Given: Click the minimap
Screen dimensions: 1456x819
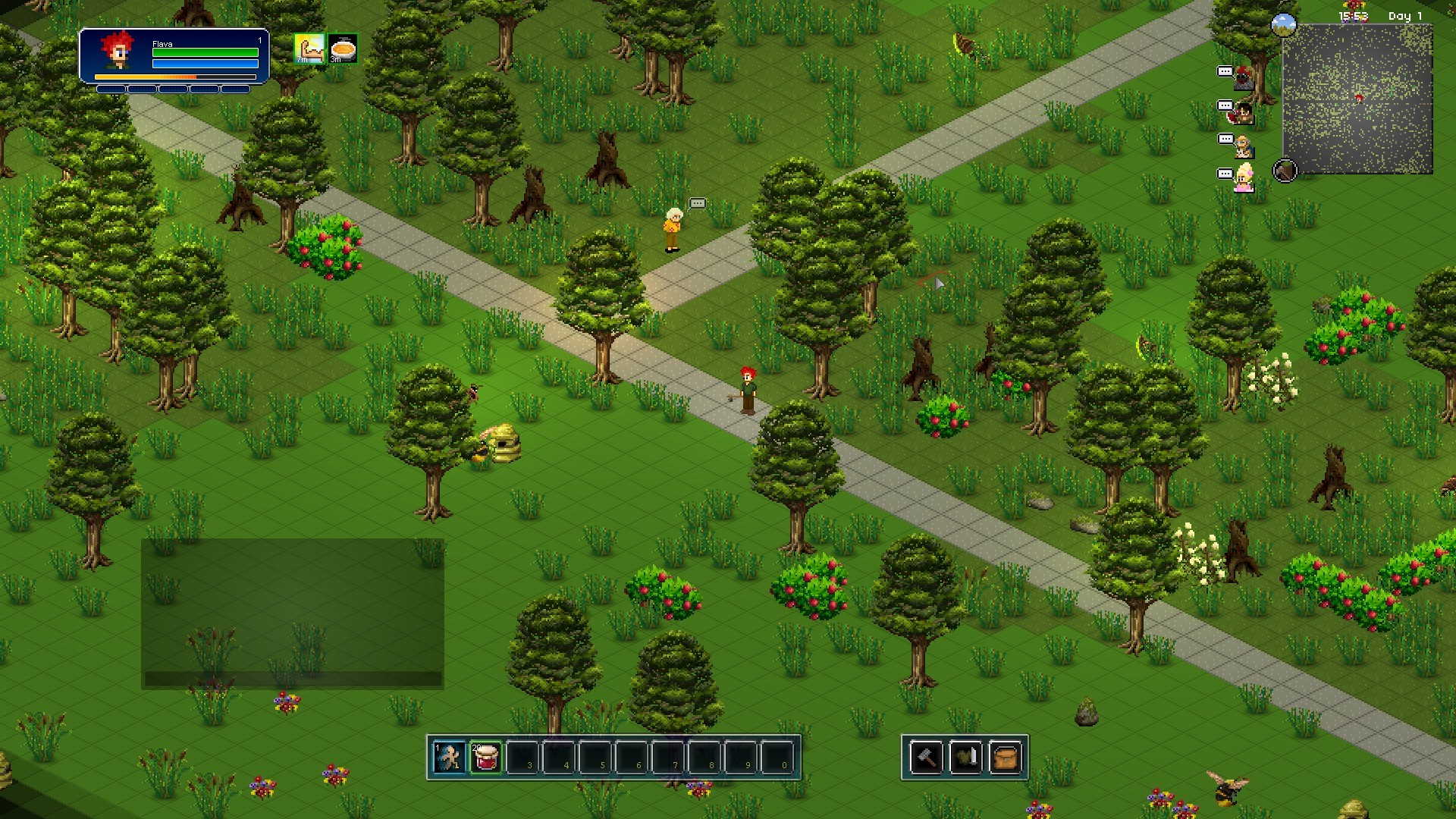Looking at the screenshot, I should click(1357, 99).
